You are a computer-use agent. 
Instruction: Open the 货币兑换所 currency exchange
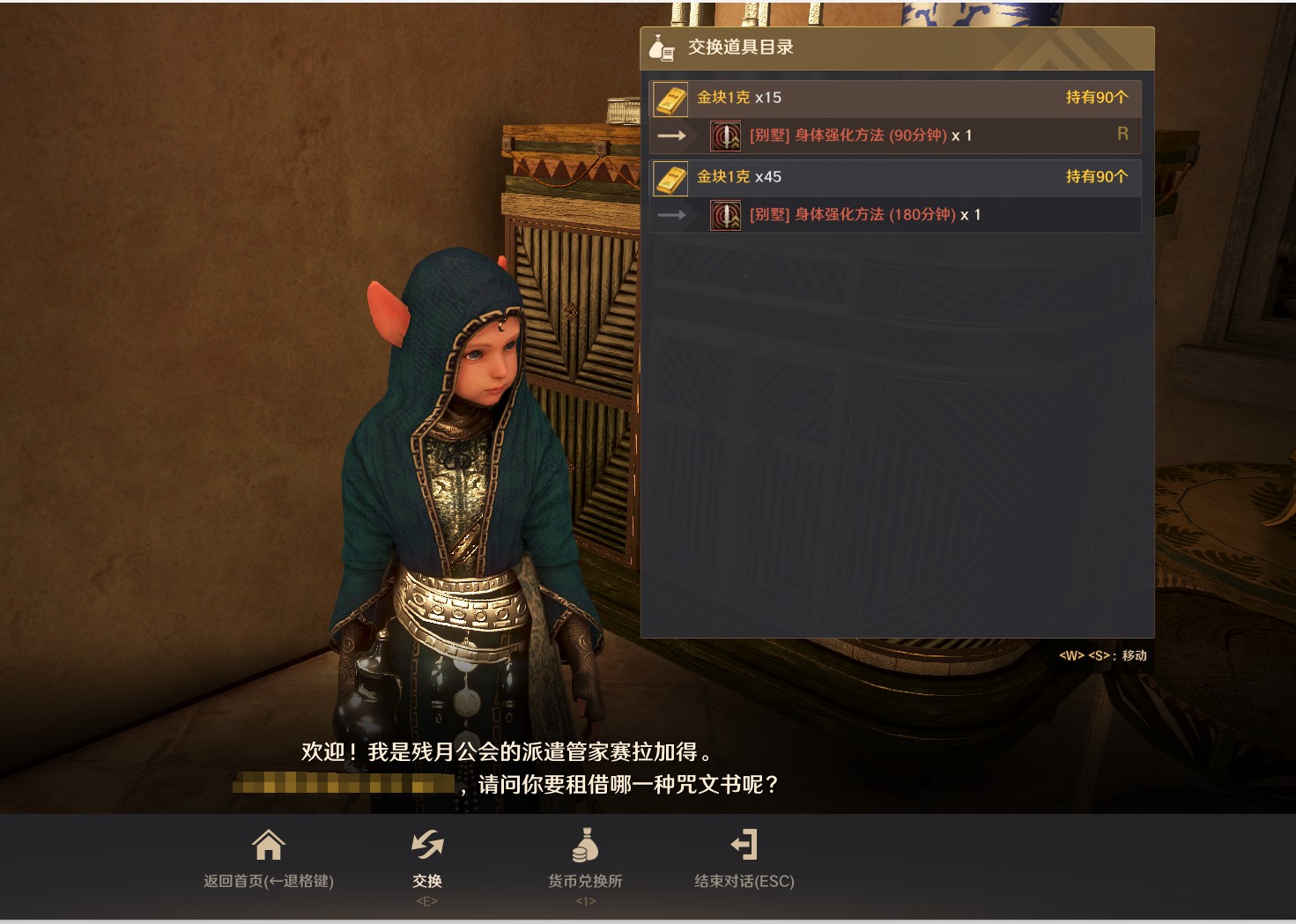[x=585, y=858]
